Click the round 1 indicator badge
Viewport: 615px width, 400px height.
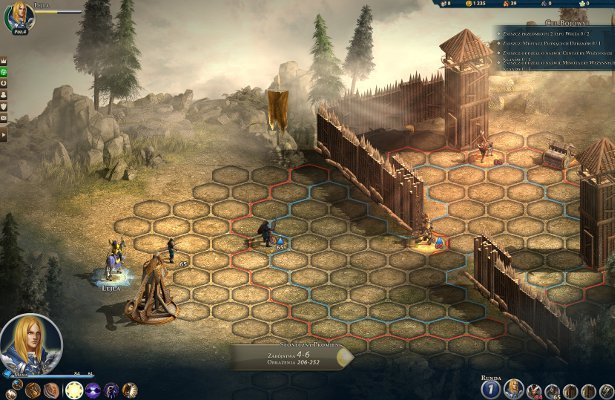point(490,388)
